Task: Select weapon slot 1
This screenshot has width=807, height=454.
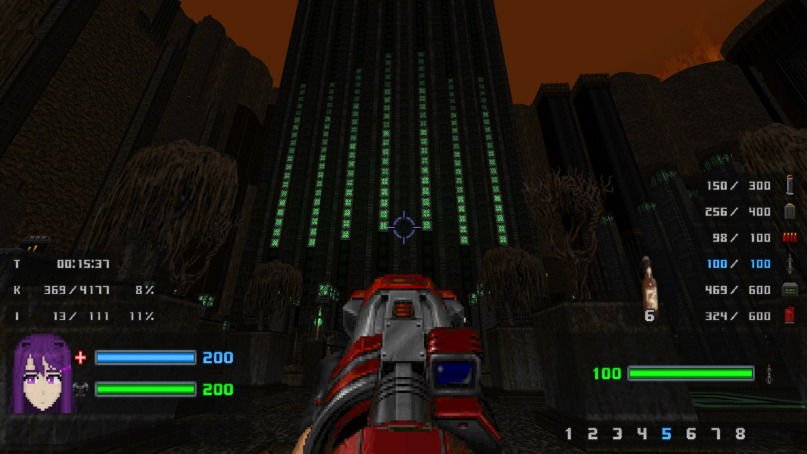Action: 569,434
